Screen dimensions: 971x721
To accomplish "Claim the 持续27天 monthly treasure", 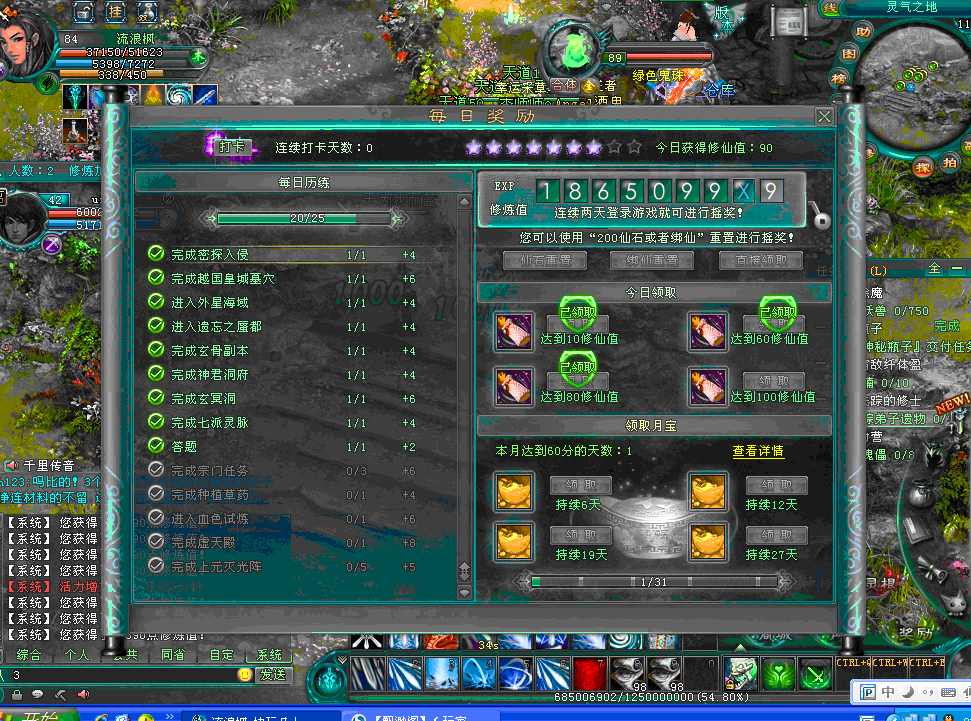I will tap(775, 535).
